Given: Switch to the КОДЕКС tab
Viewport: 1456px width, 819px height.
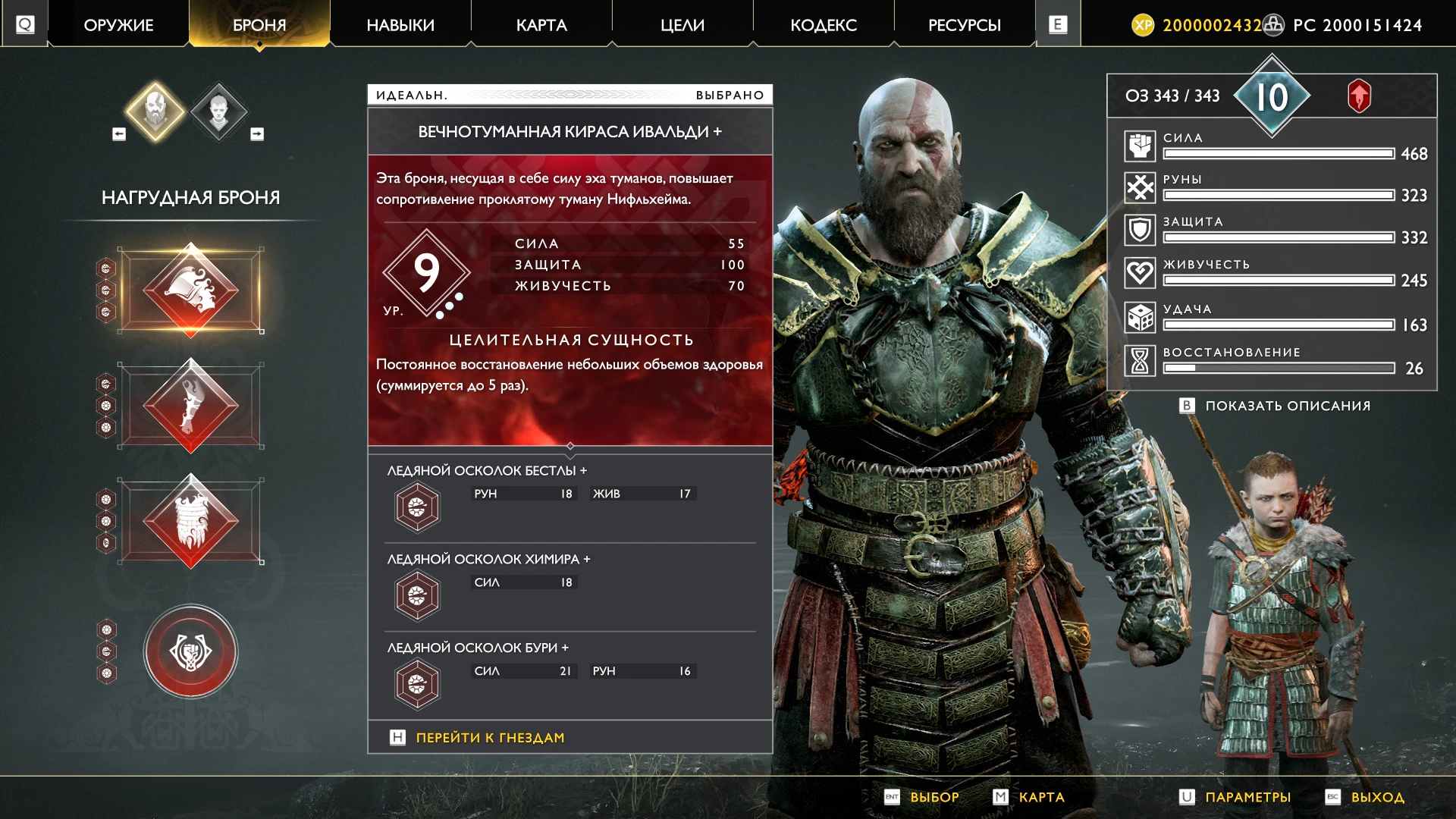Looking at the screenshot, I should coord(824,24).
